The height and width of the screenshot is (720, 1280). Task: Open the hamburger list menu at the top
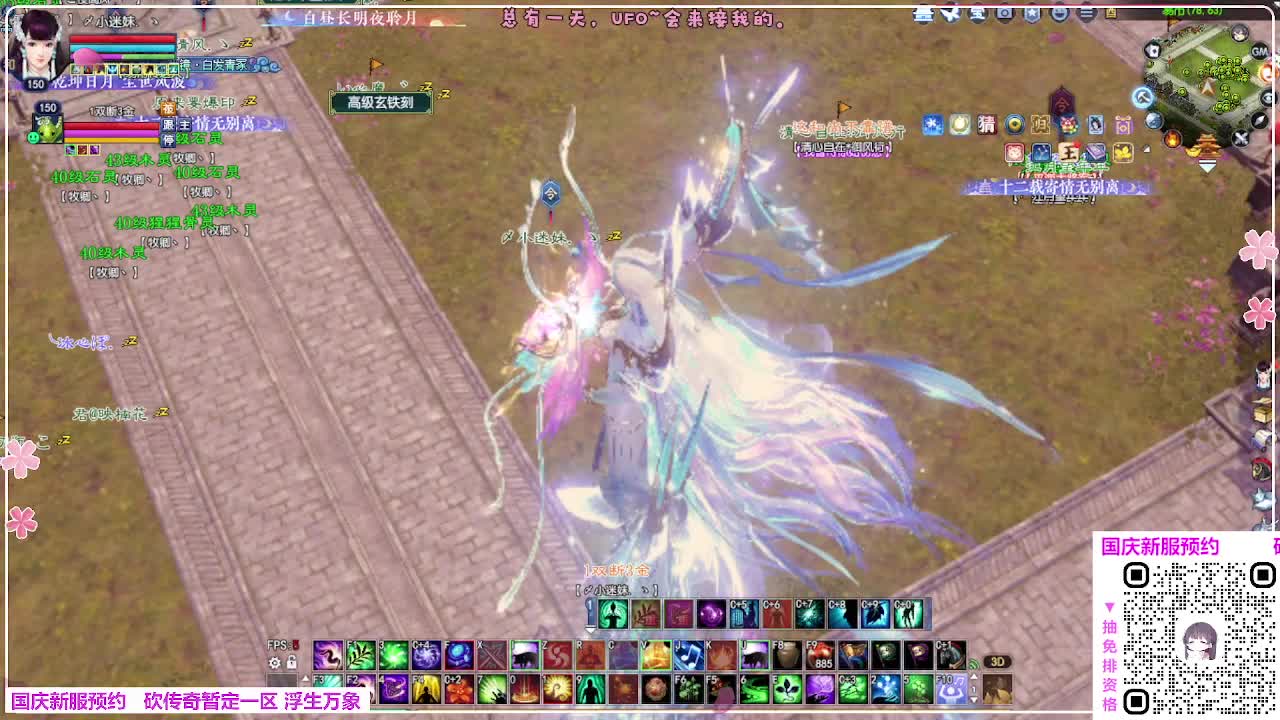1087,12
